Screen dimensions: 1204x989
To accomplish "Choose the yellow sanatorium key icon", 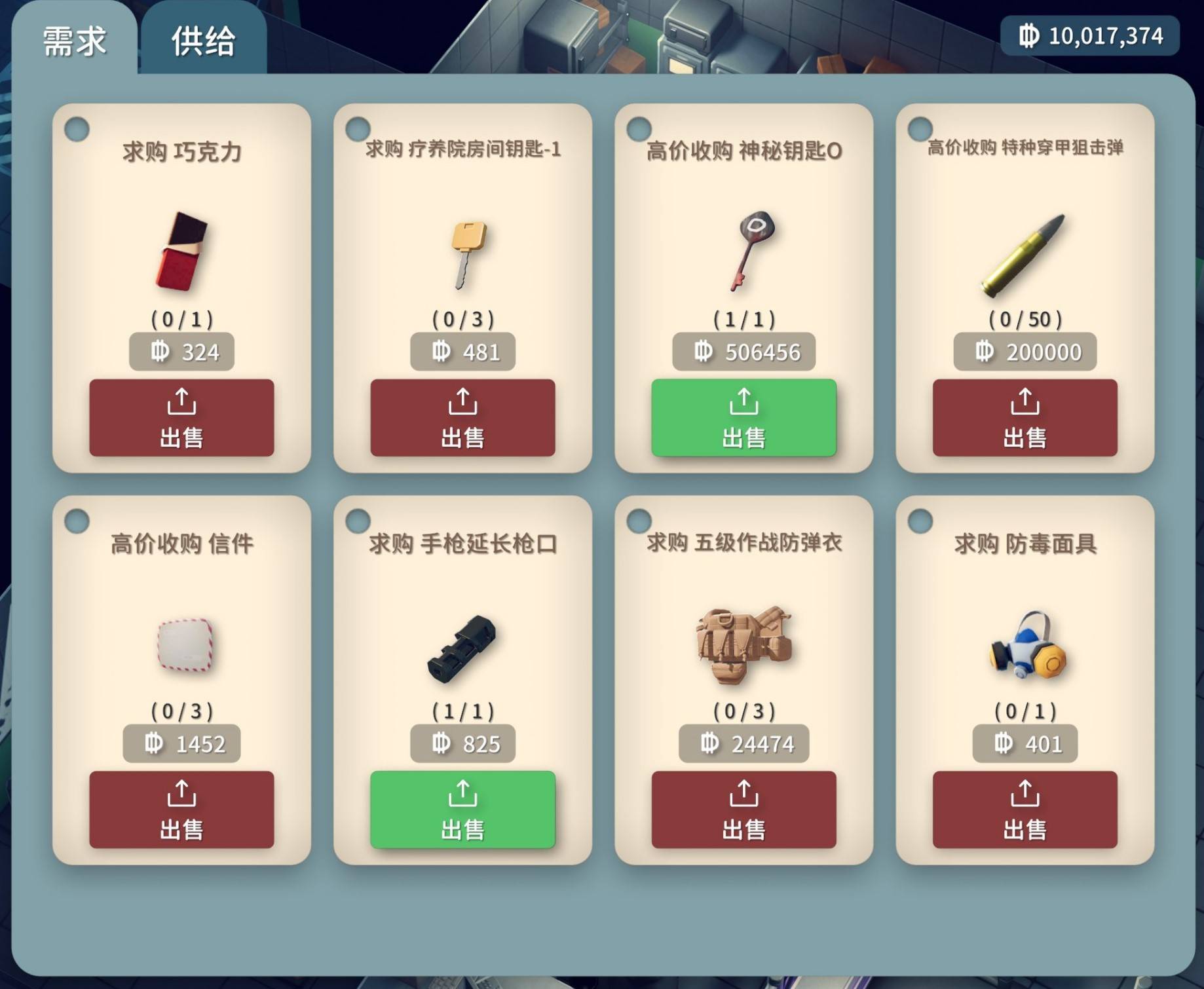I will click(467, 253).
